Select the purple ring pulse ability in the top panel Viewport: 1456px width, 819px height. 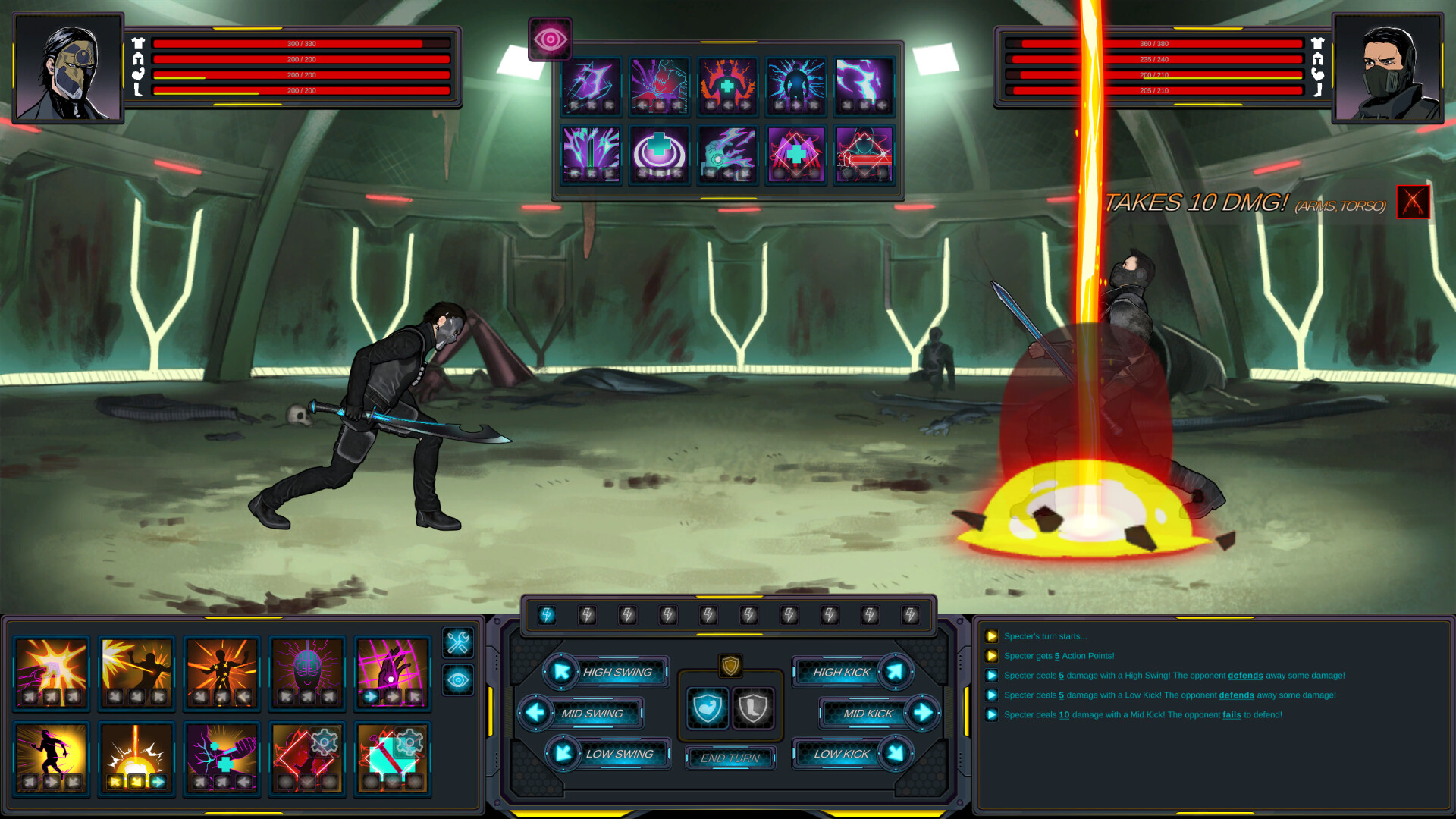[658, 154]
